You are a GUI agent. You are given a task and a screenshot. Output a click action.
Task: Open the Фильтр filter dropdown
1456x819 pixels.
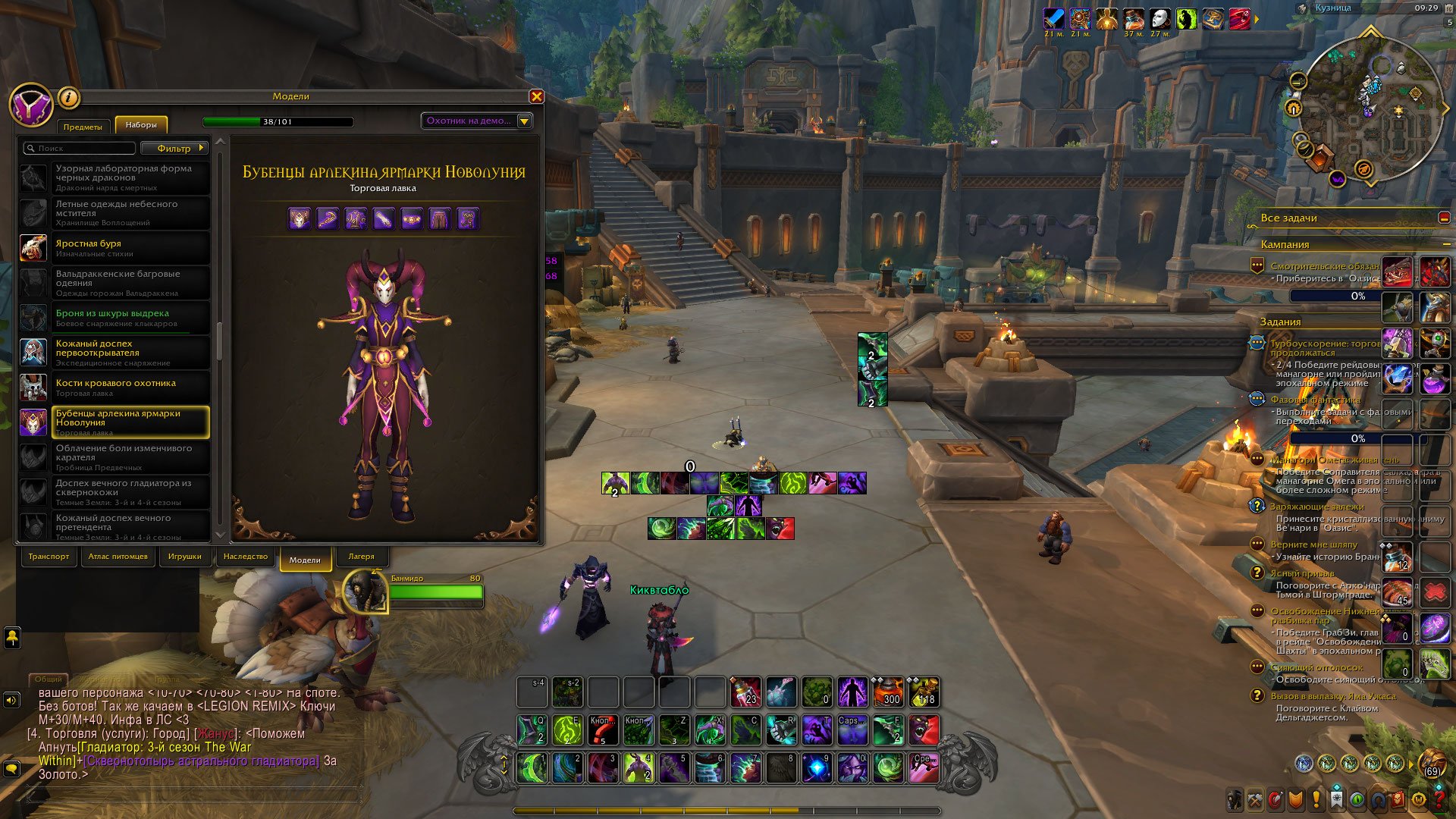pos(176,148)
